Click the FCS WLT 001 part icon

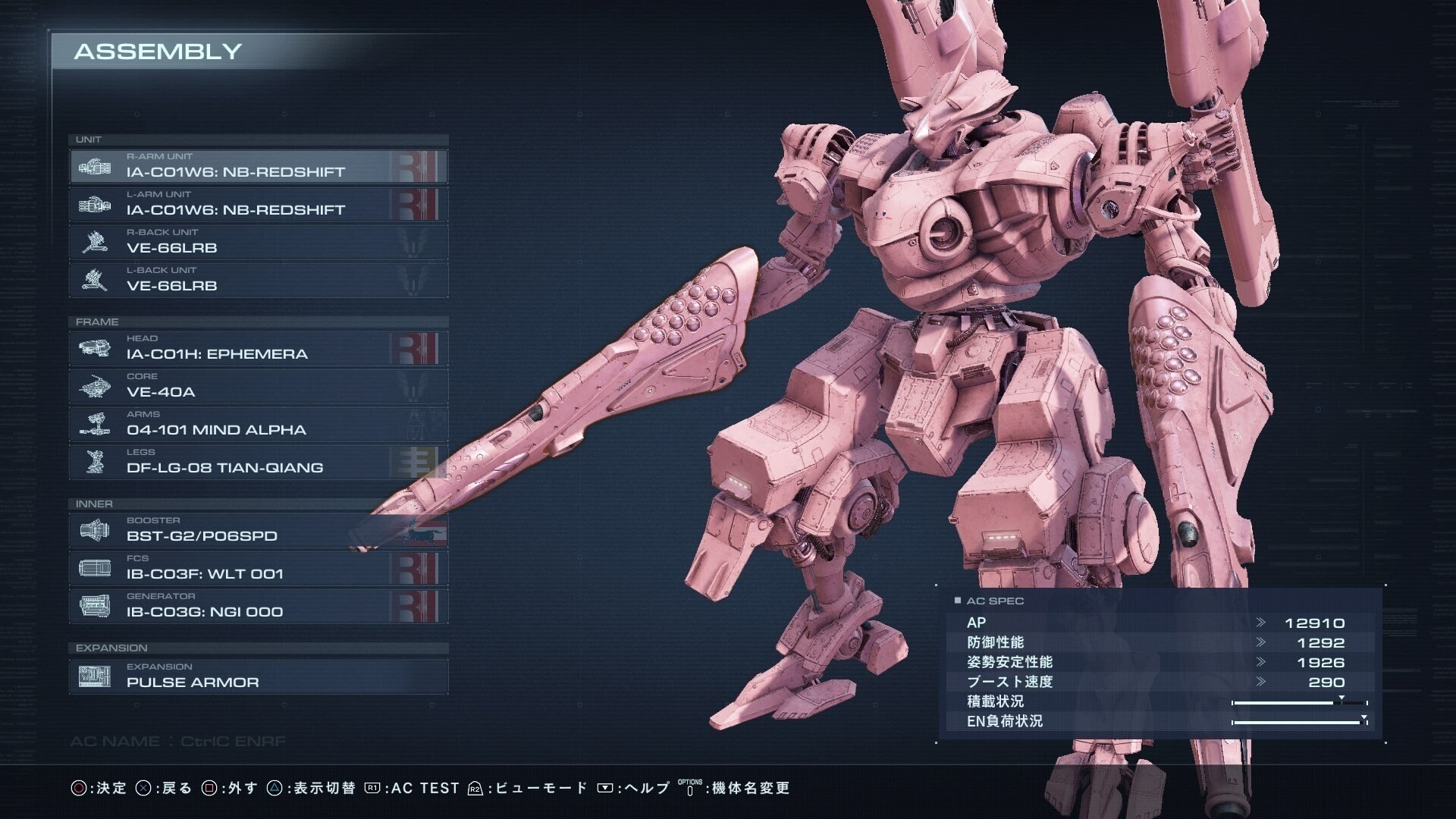point(95,567)
